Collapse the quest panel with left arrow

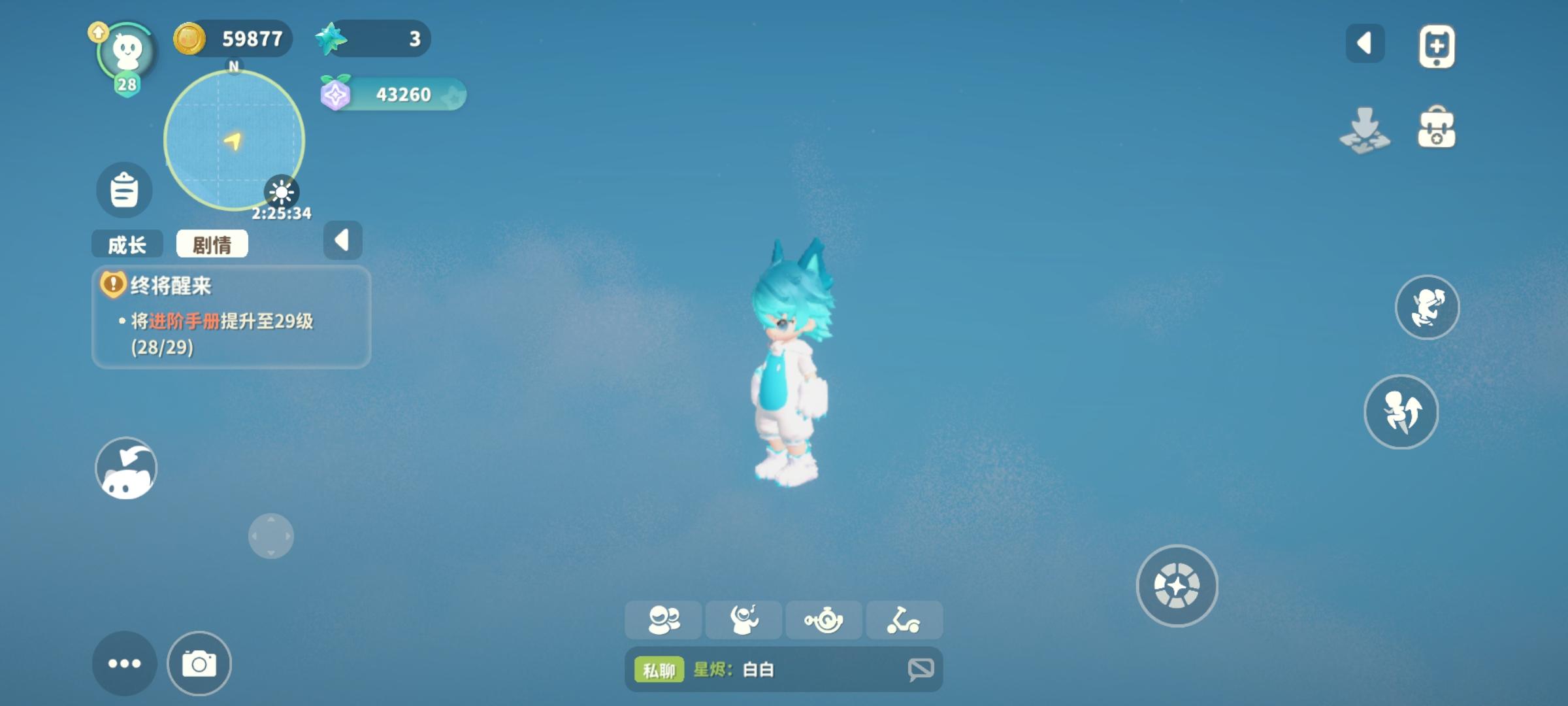click(343, 239)
